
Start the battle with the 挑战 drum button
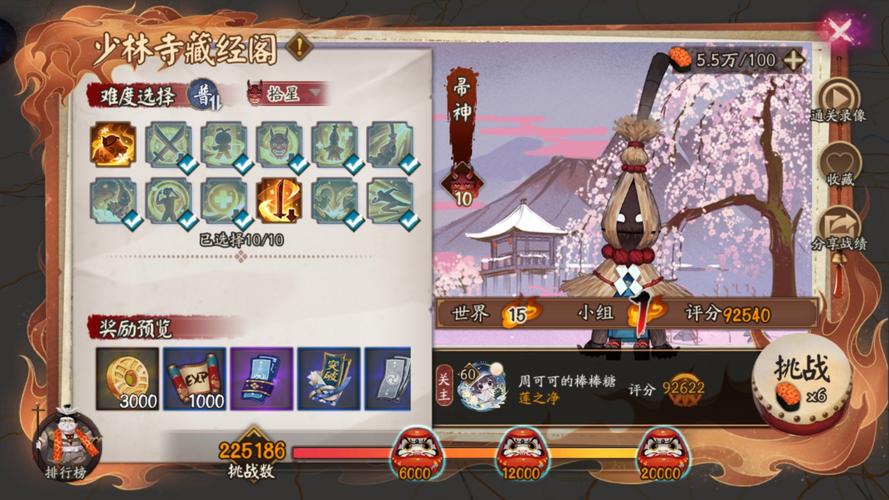[801, 375]
